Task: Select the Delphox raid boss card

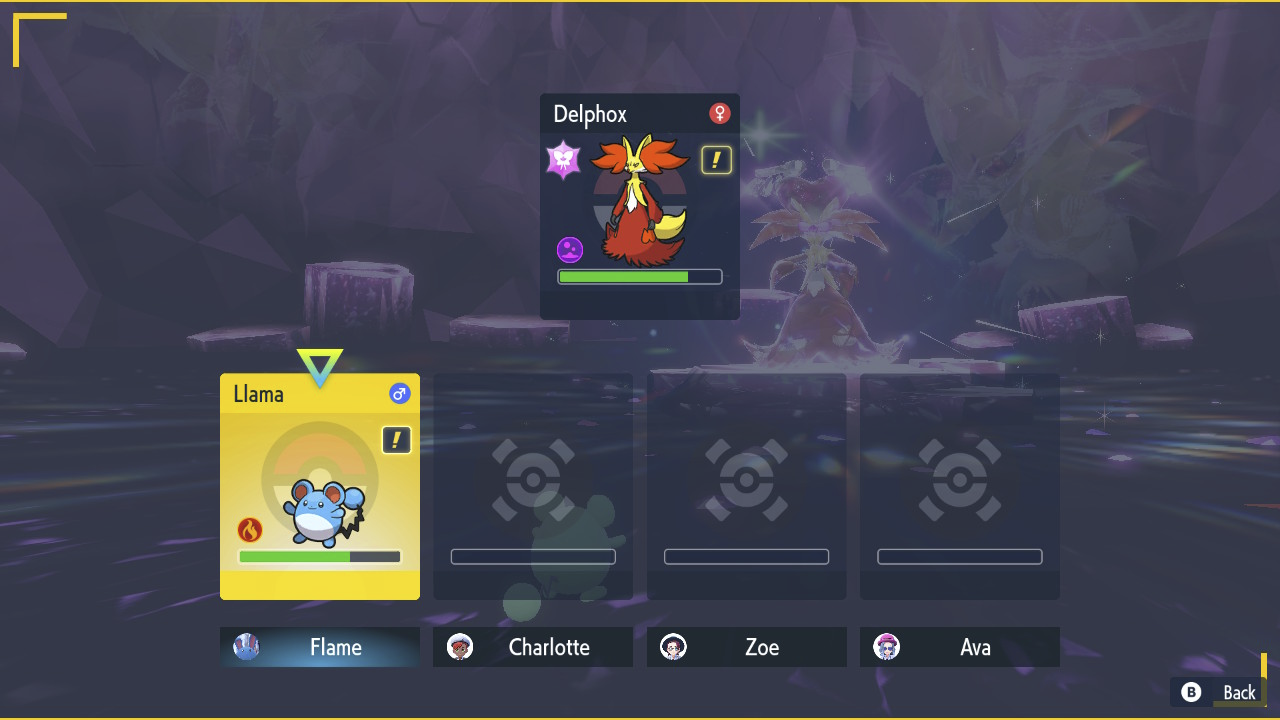Action: (640, 206)
